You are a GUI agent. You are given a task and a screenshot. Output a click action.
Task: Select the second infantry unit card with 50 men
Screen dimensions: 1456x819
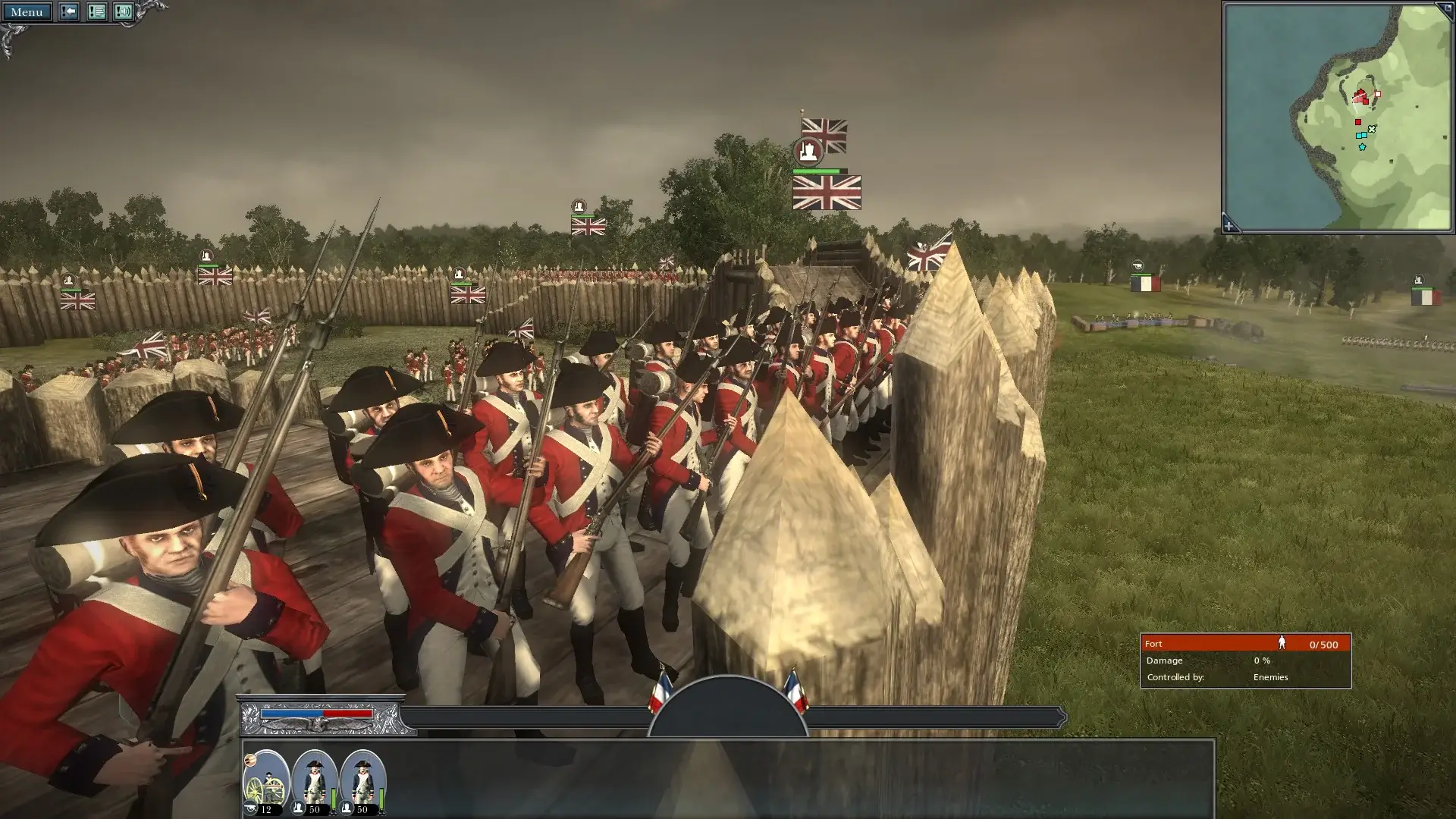click(360, 781)
